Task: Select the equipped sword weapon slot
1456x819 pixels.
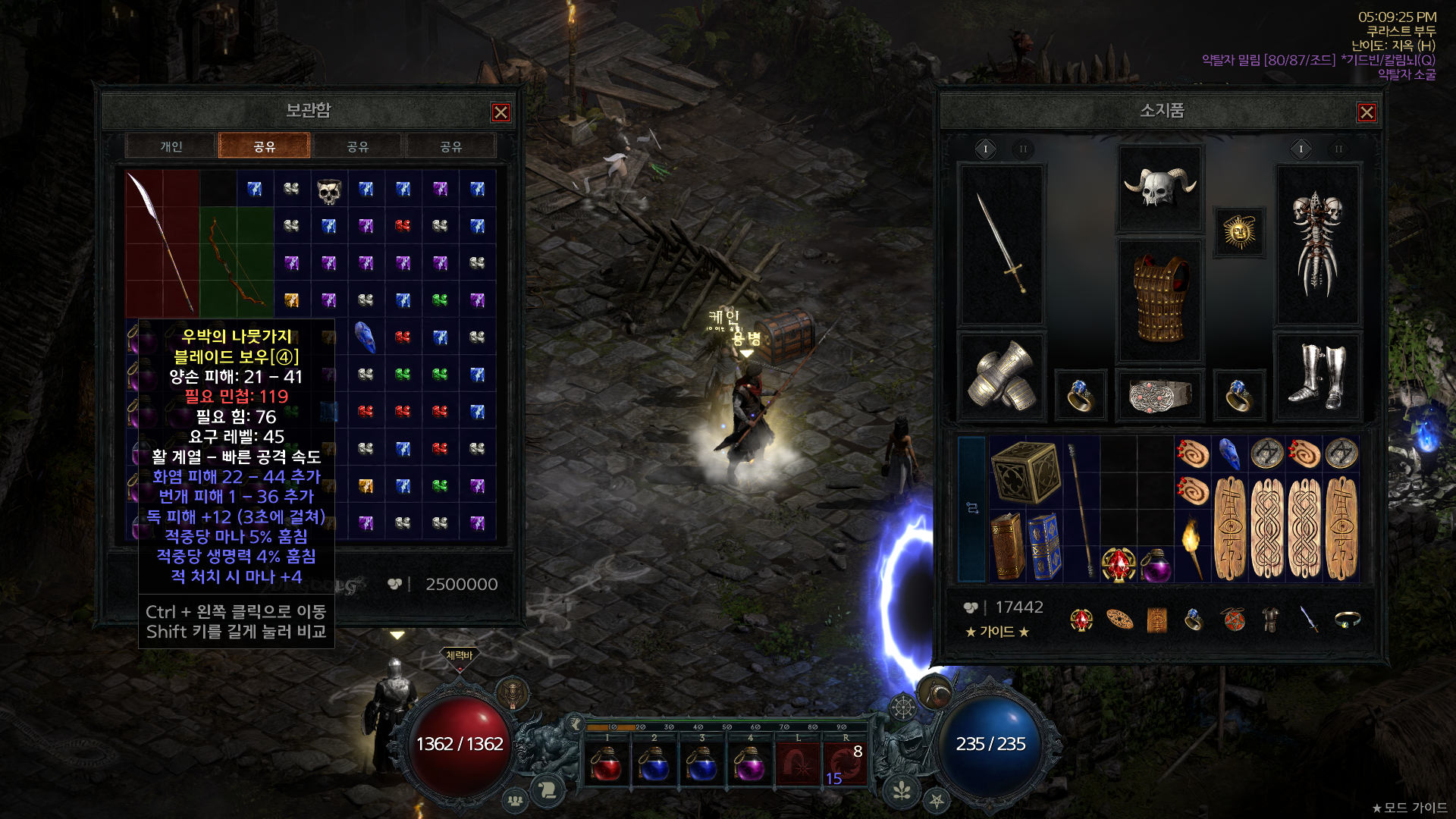Action: click(1002, 244)
